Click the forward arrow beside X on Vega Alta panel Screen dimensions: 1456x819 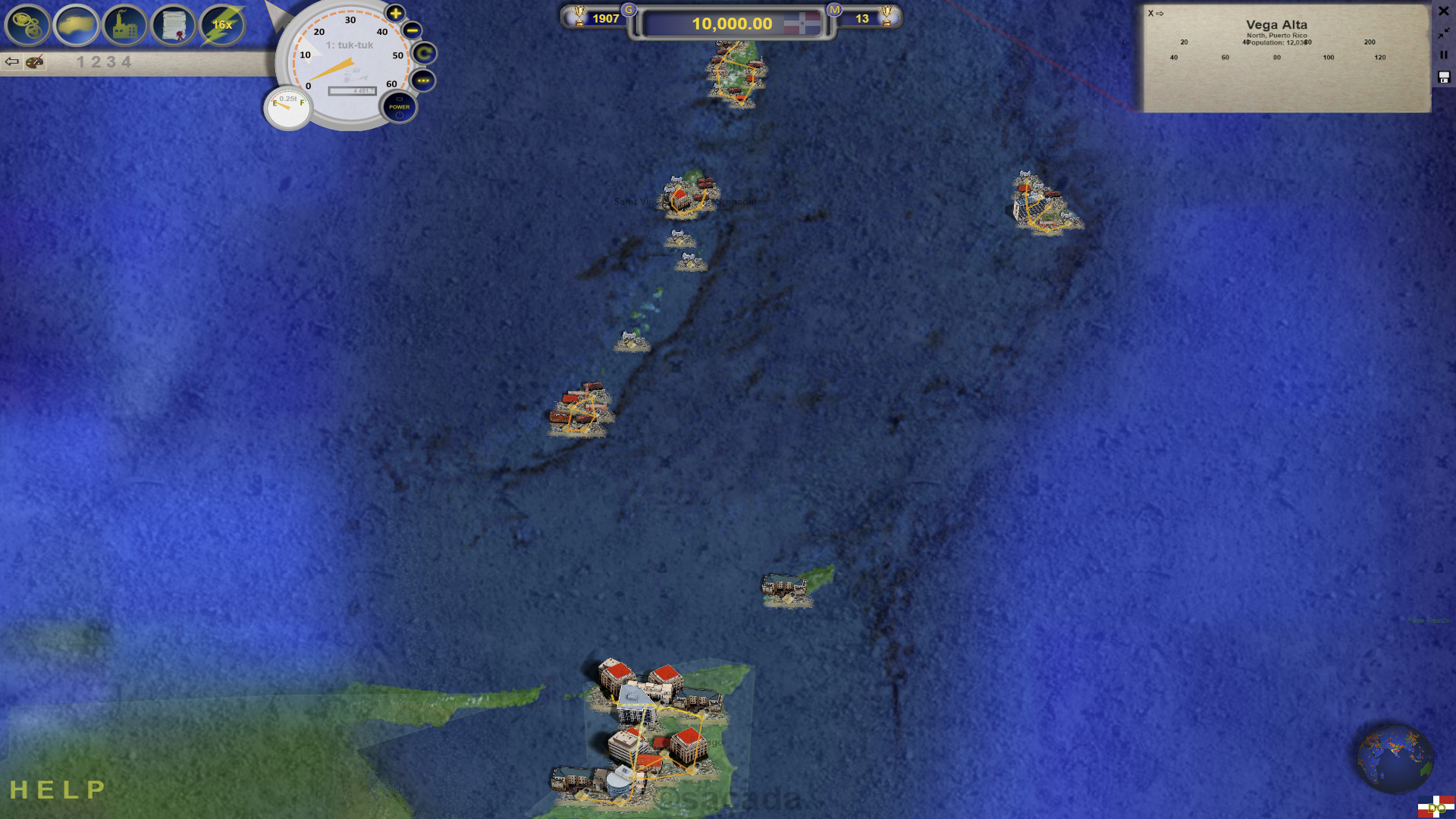1160,13
